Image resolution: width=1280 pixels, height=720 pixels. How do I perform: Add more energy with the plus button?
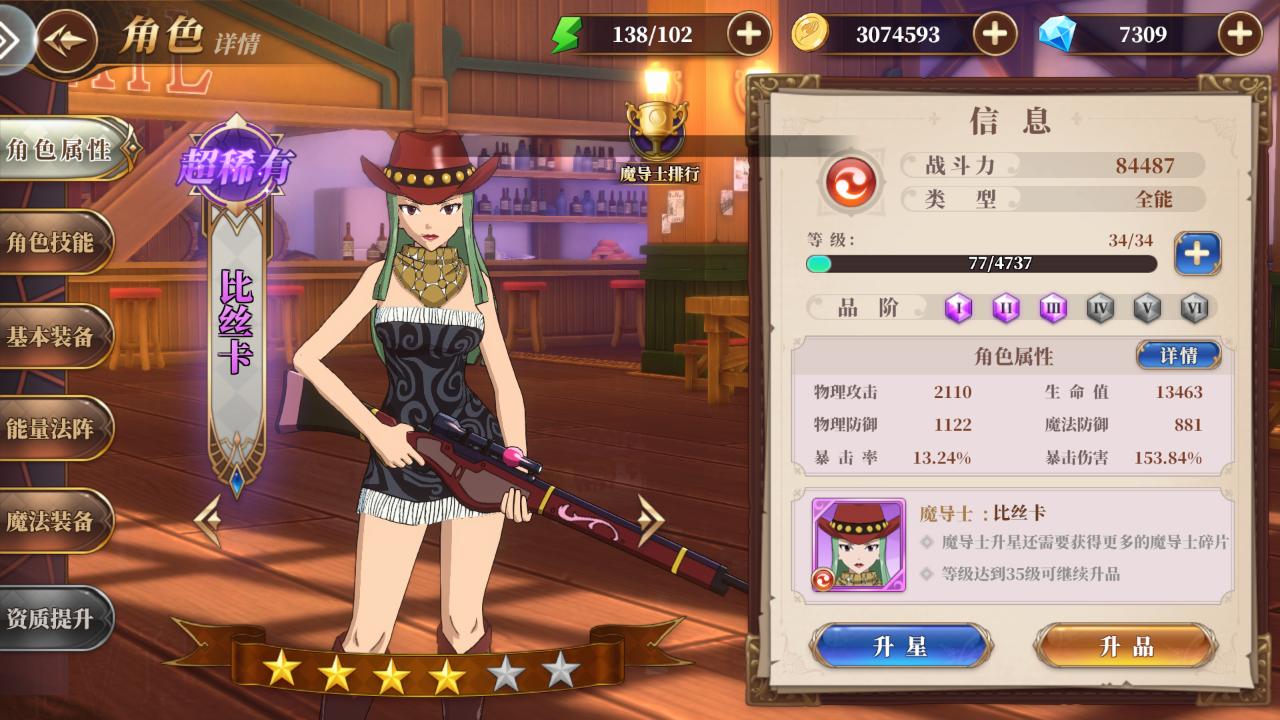(x=748, y=35)
